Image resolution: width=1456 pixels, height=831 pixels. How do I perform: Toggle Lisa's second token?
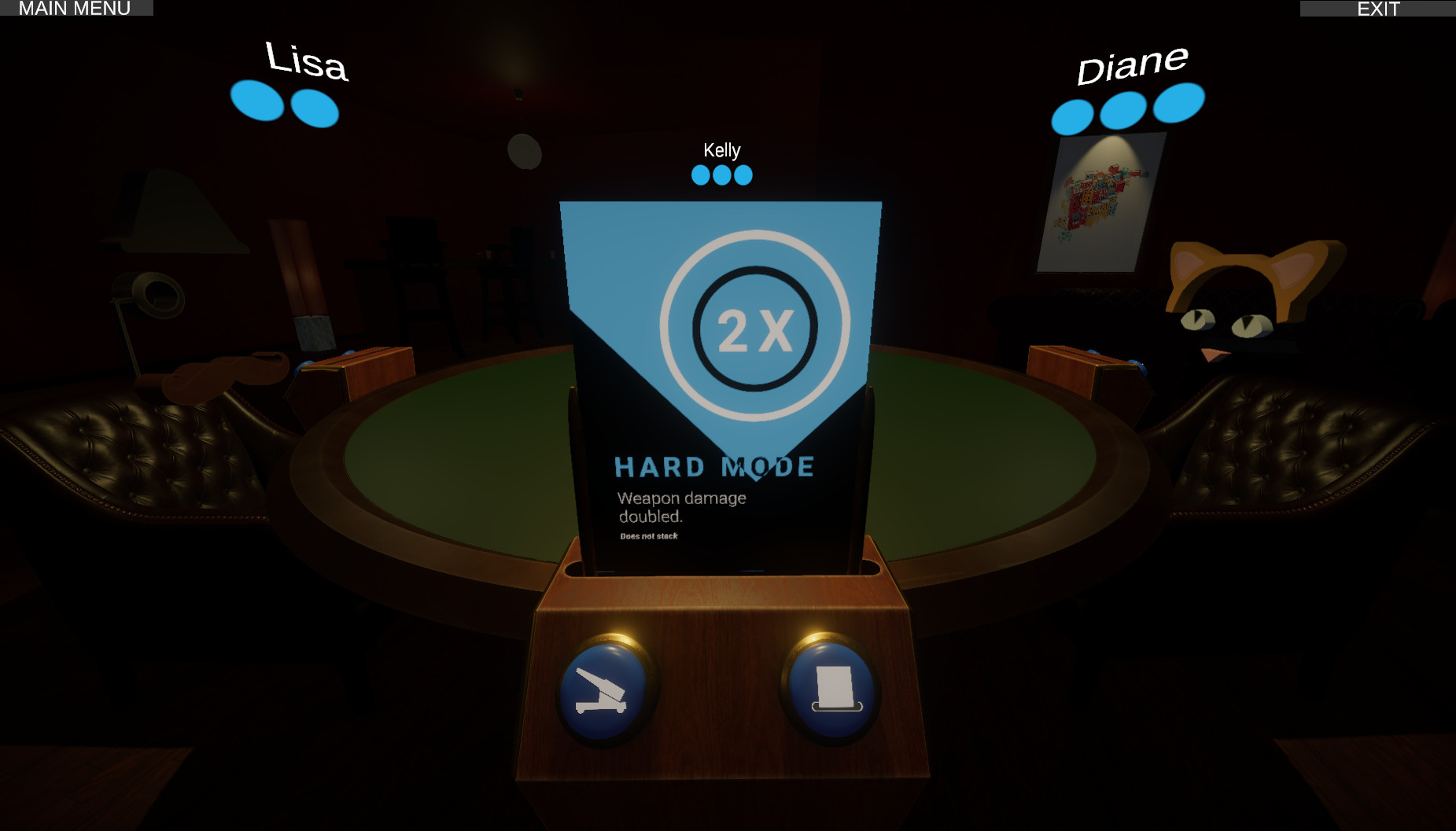click(313, 106)
